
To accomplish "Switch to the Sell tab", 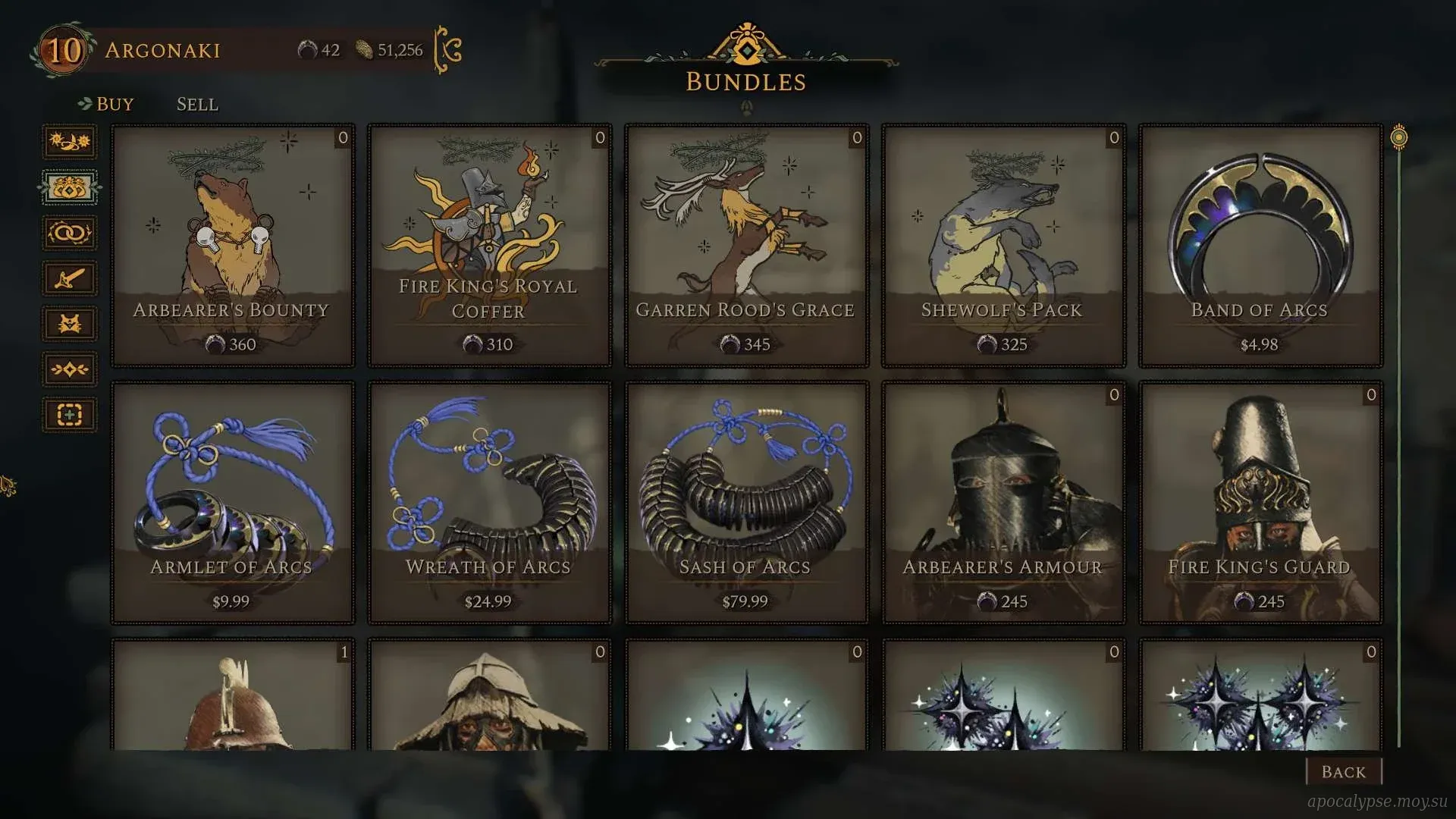I will pos(197,104).
